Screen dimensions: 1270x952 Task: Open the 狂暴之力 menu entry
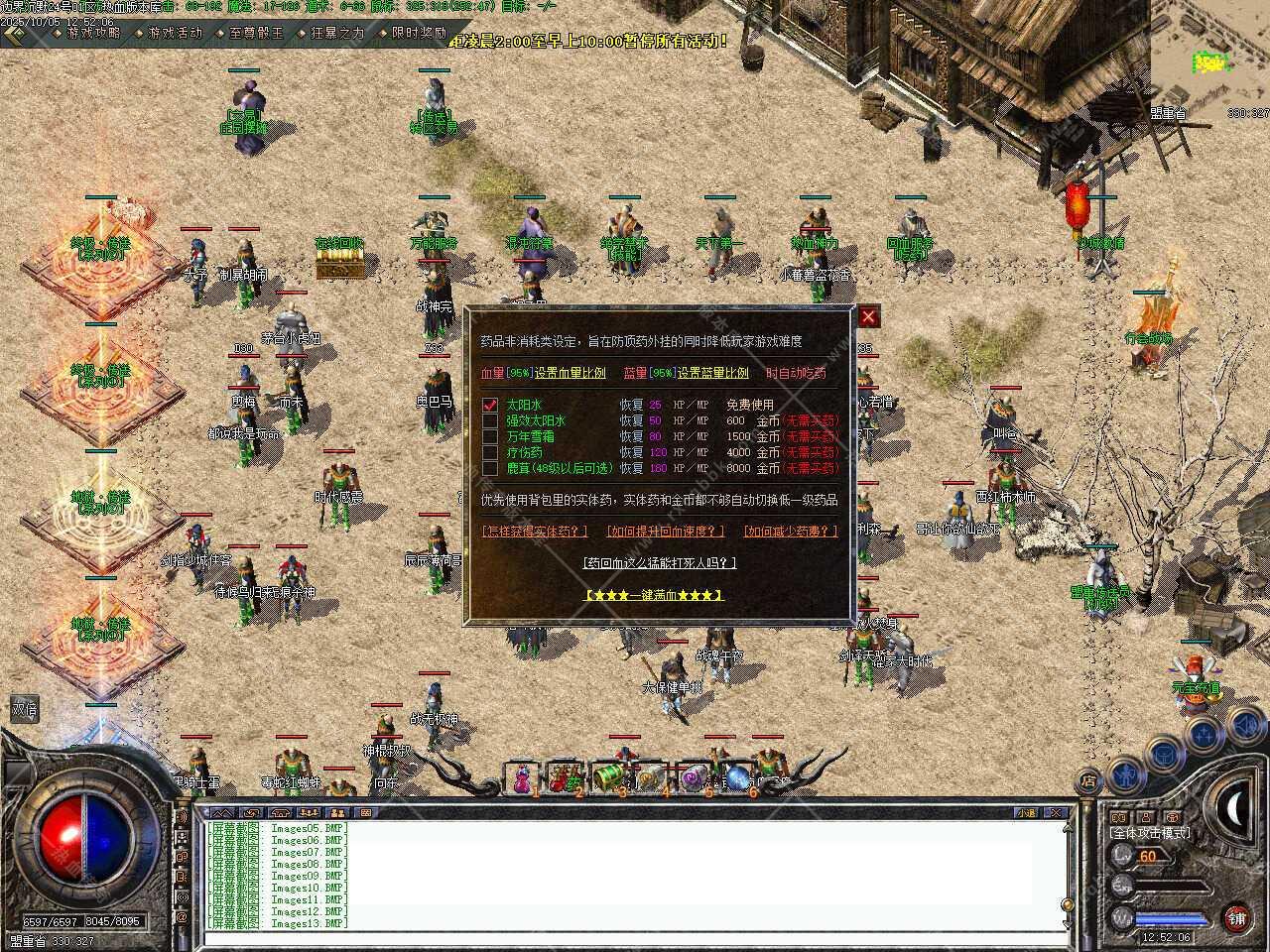click(335, 33)
